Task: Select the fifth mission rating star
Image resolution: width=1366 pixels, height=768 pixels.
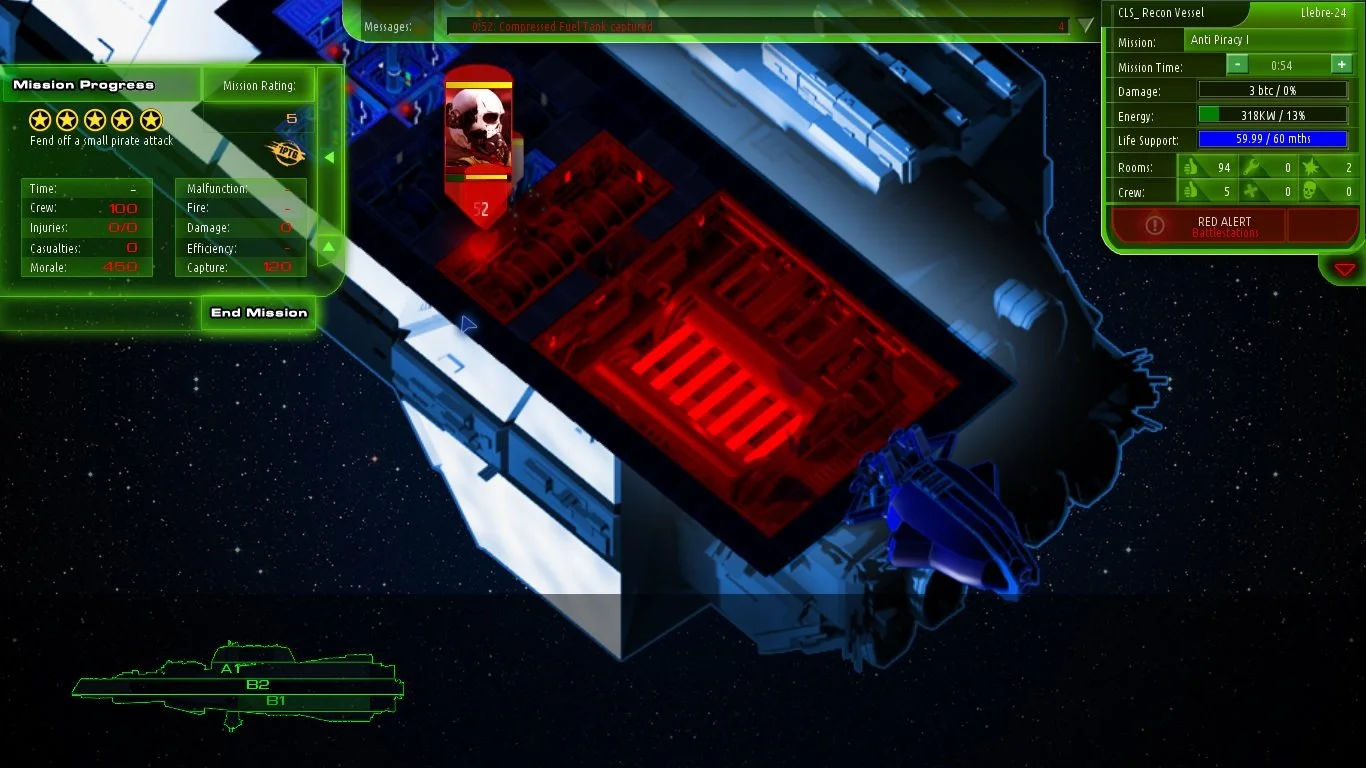Action: pyautogui.click(x=150, y=119)
